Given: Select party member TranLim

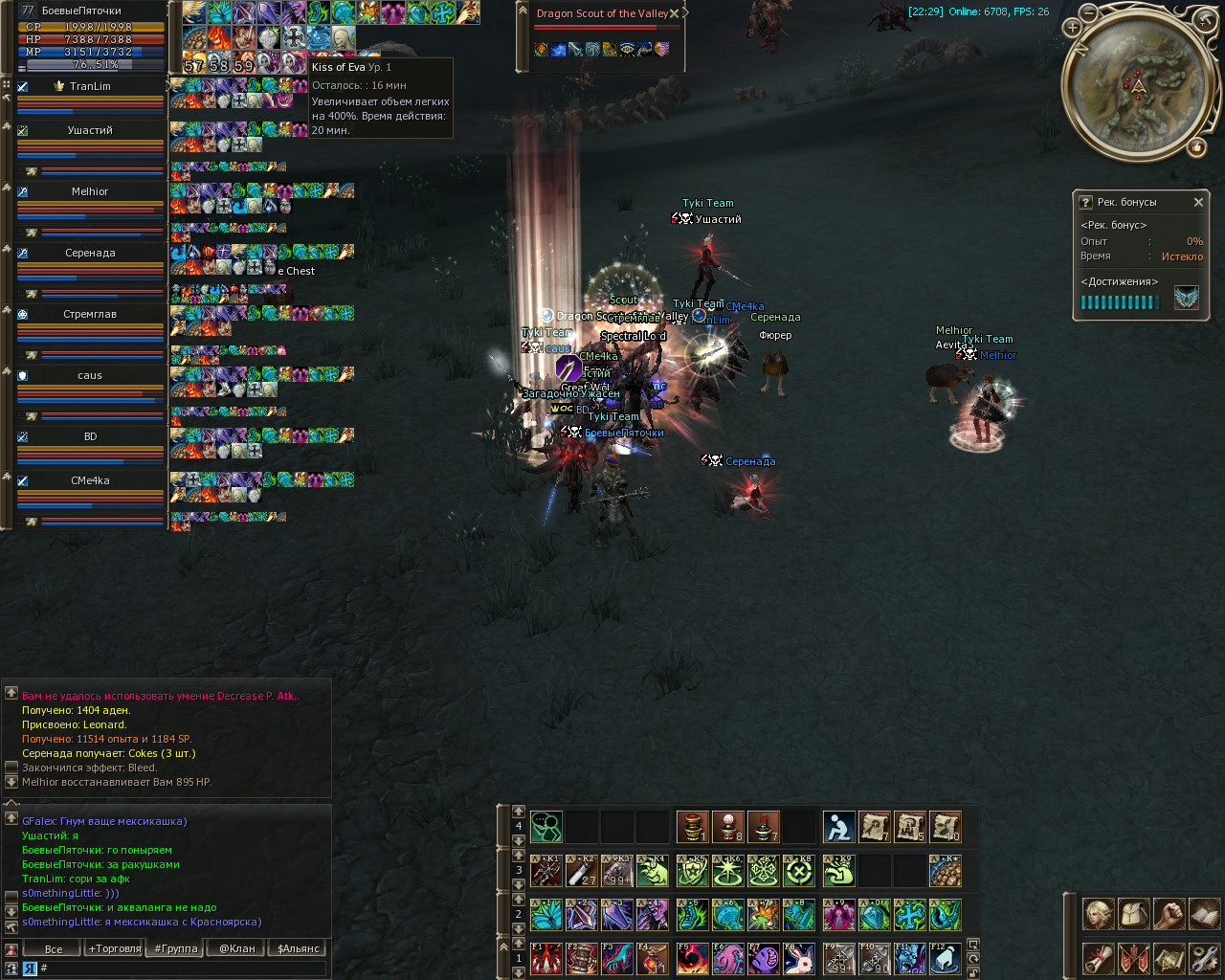Looking at the screenshot, I should tap(90, 86).
